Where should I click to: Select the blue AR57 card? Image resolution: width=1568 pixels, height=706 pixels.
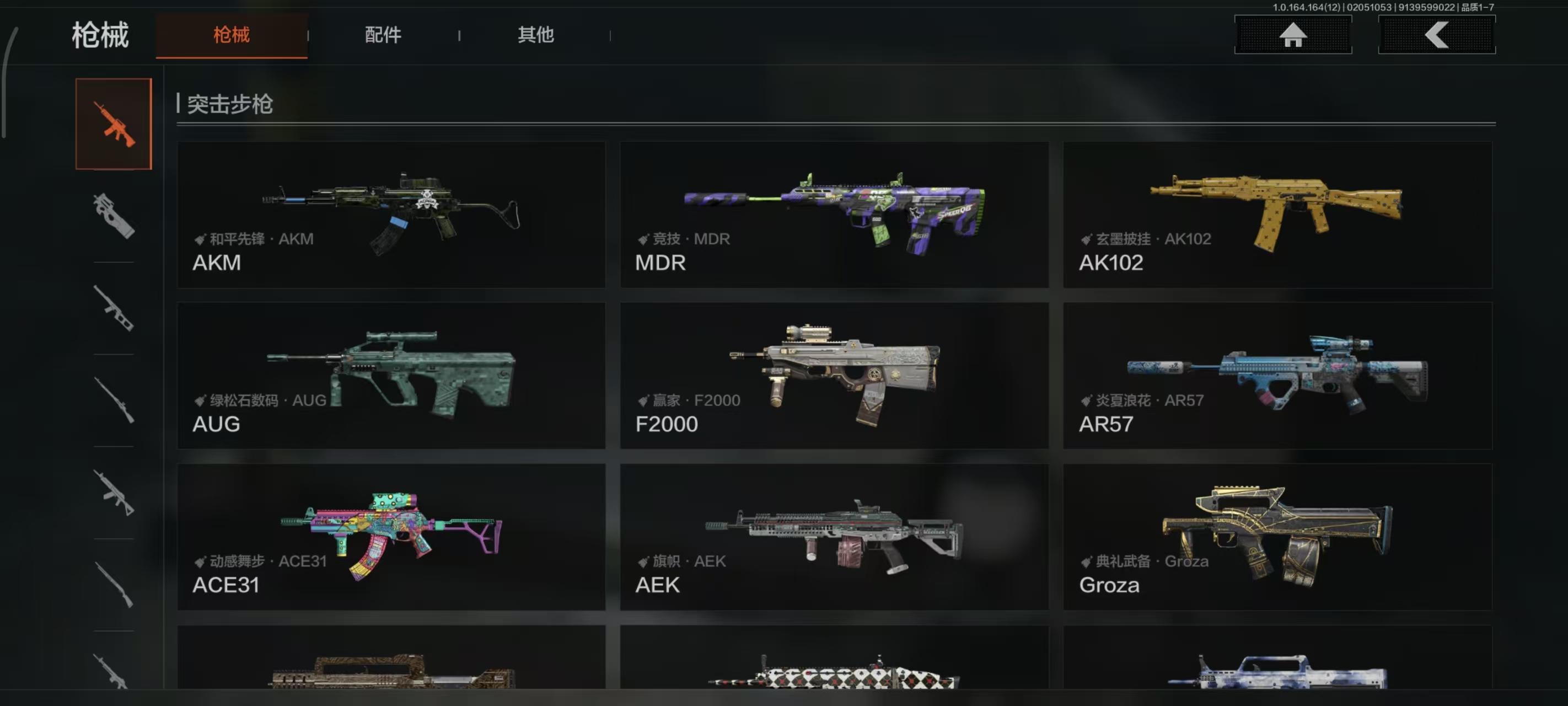[1277, 375]
